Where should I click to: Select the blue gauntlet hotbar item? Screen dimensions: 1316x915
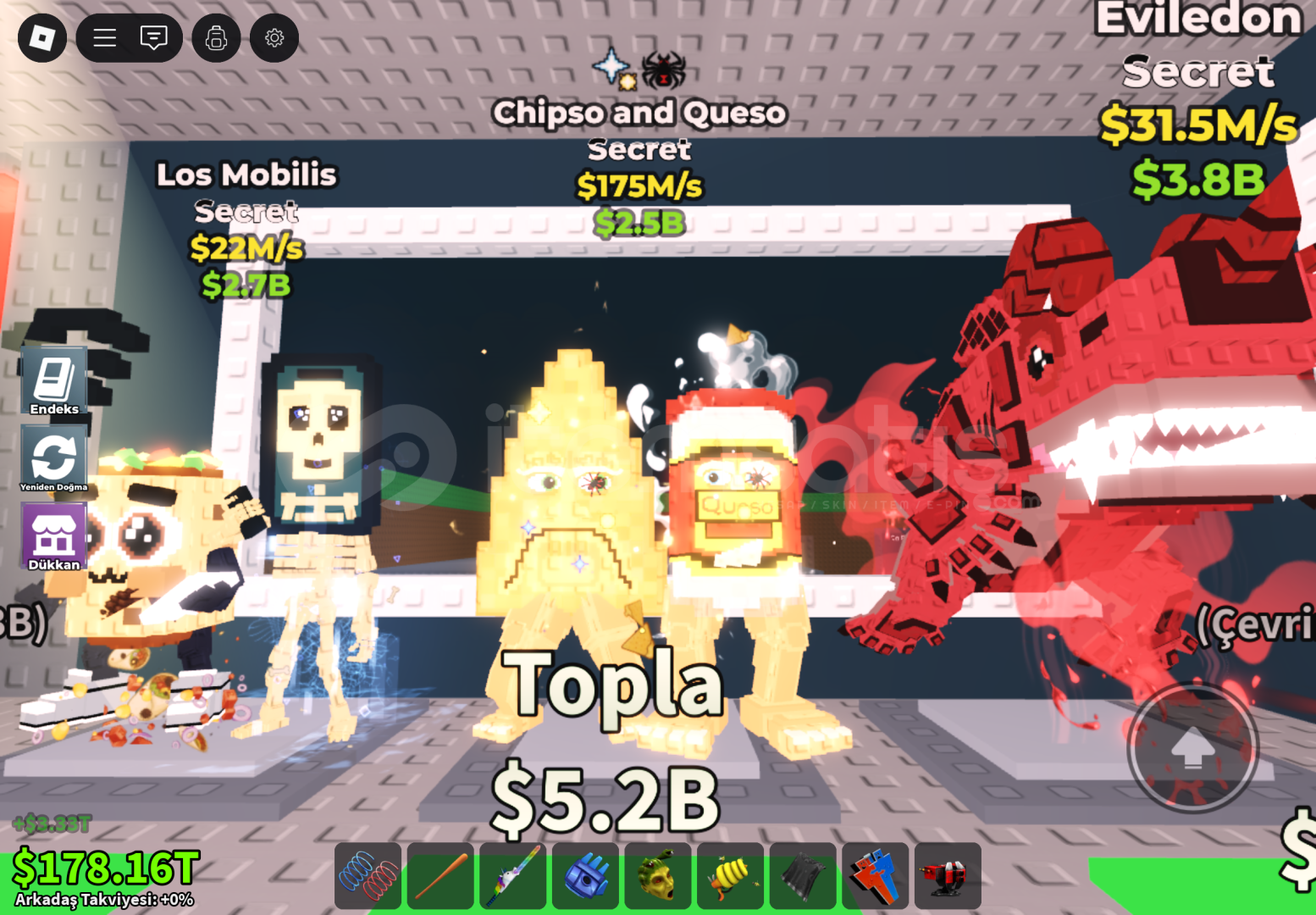point(585,875)
